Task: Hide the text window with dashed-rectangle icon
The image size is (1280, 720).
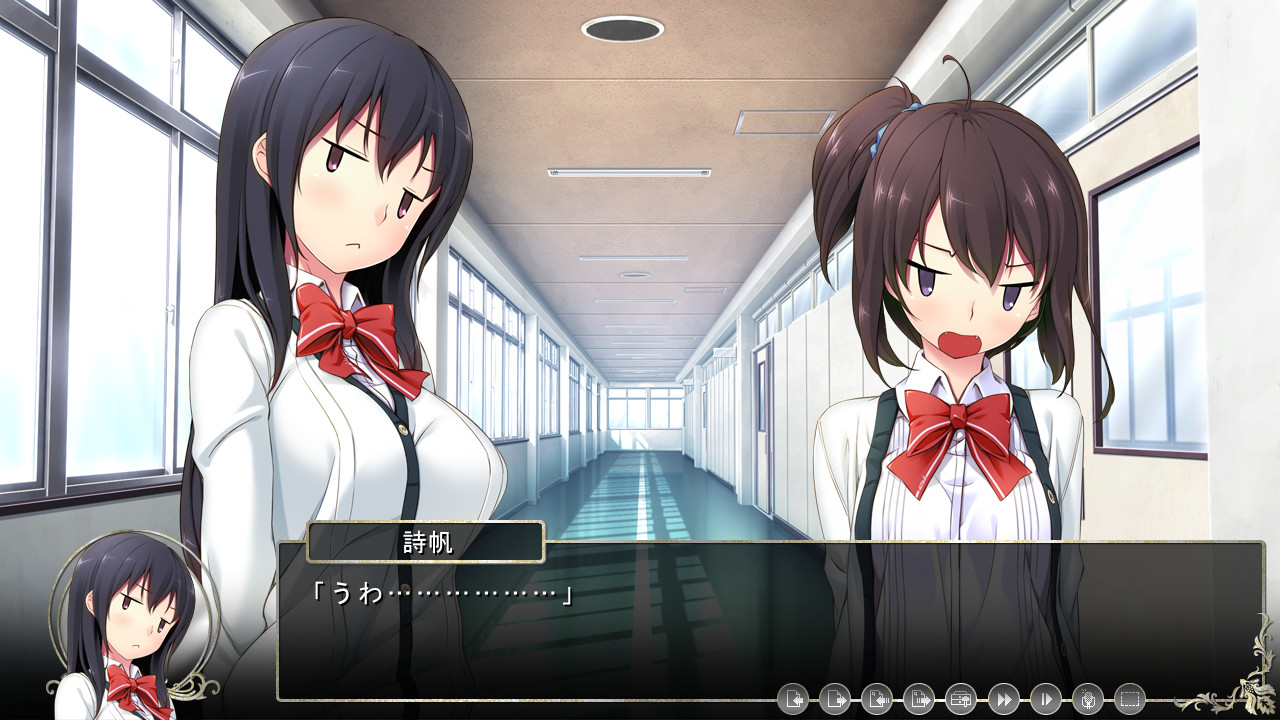Action: point(1130,699)
